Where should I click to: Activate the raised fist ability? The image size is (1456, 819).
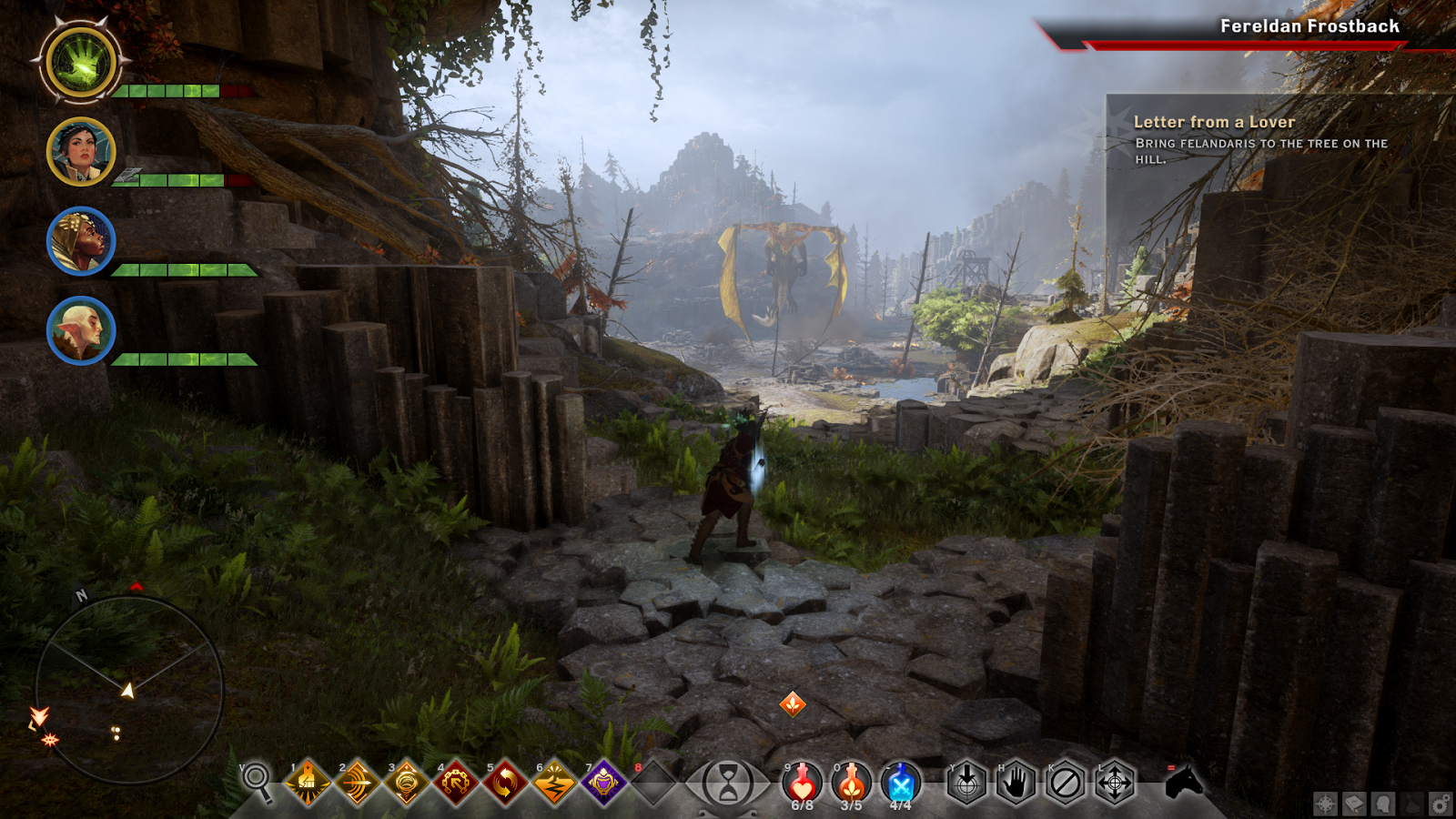click(308, 782)
